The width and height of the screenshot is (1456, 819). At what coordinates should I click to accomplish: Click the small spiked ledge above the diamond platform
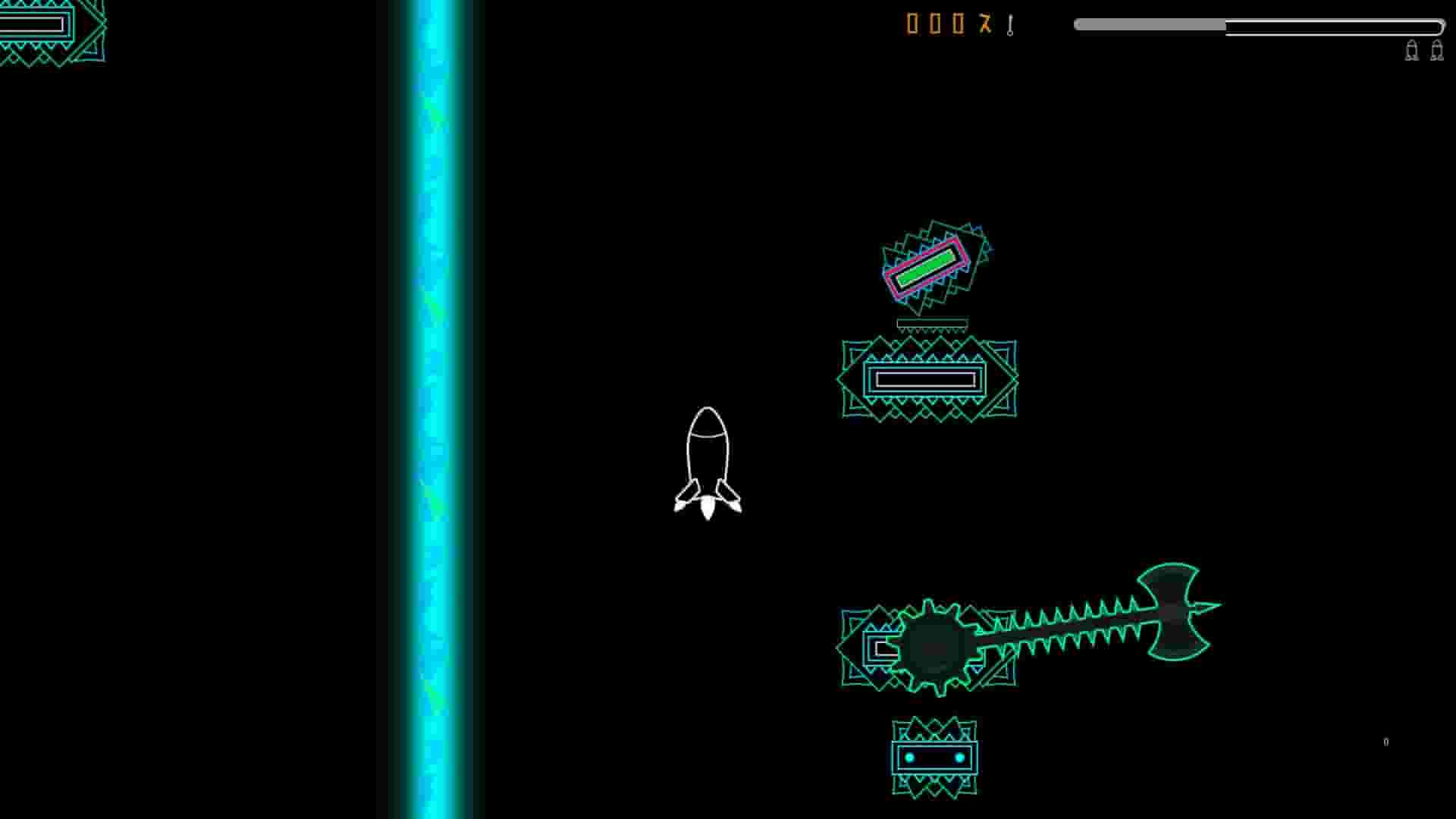[934, 325]
